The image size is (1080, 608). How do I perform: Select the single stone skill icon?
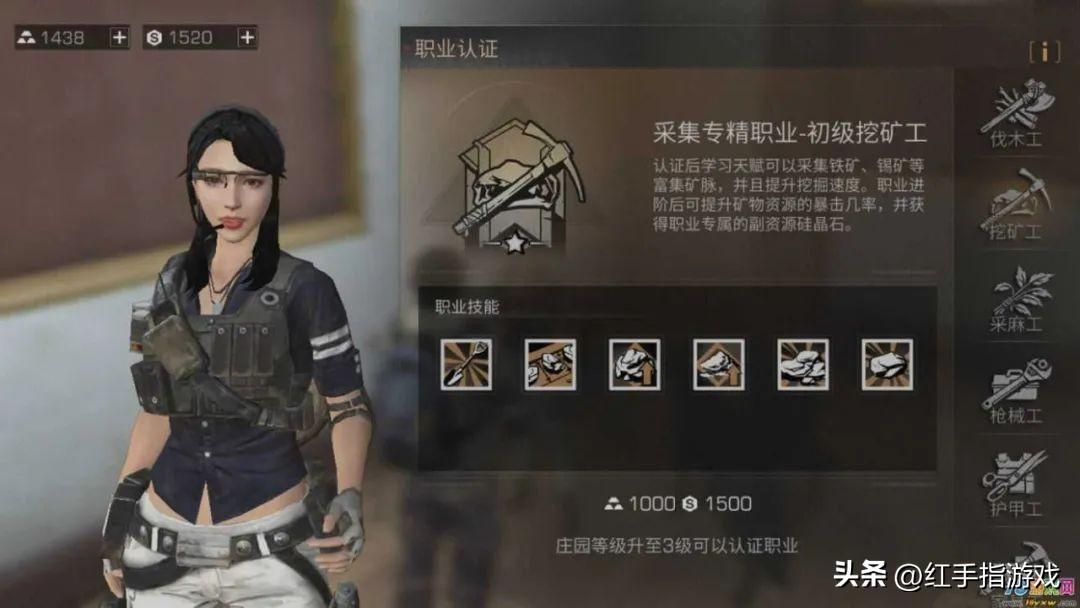[x=886, y=364]
